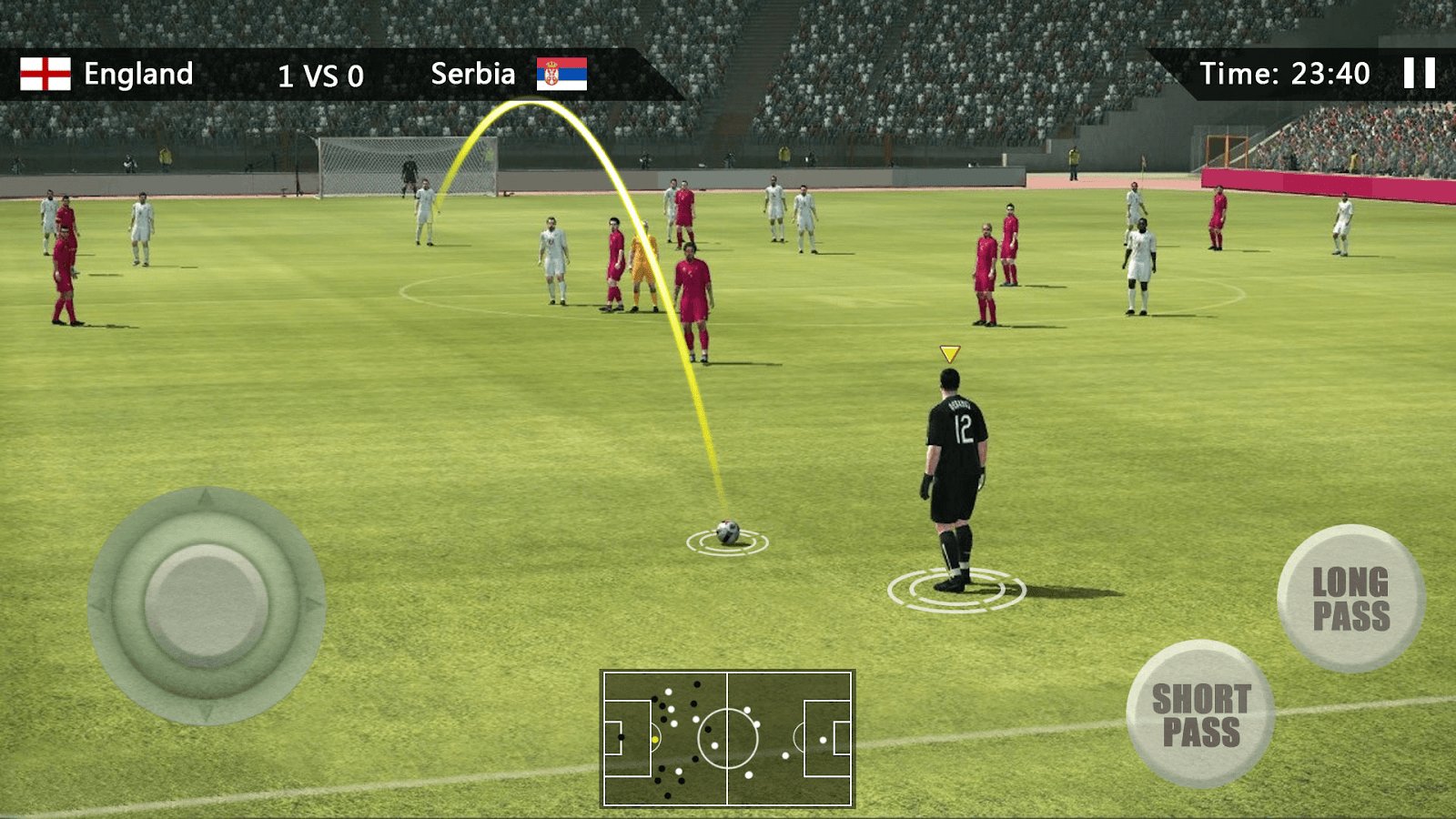Screen dimensions: 1456x819
Task: Tap the pause icon in the top right
Action: pyautogui.click(x=1419, y=72)
